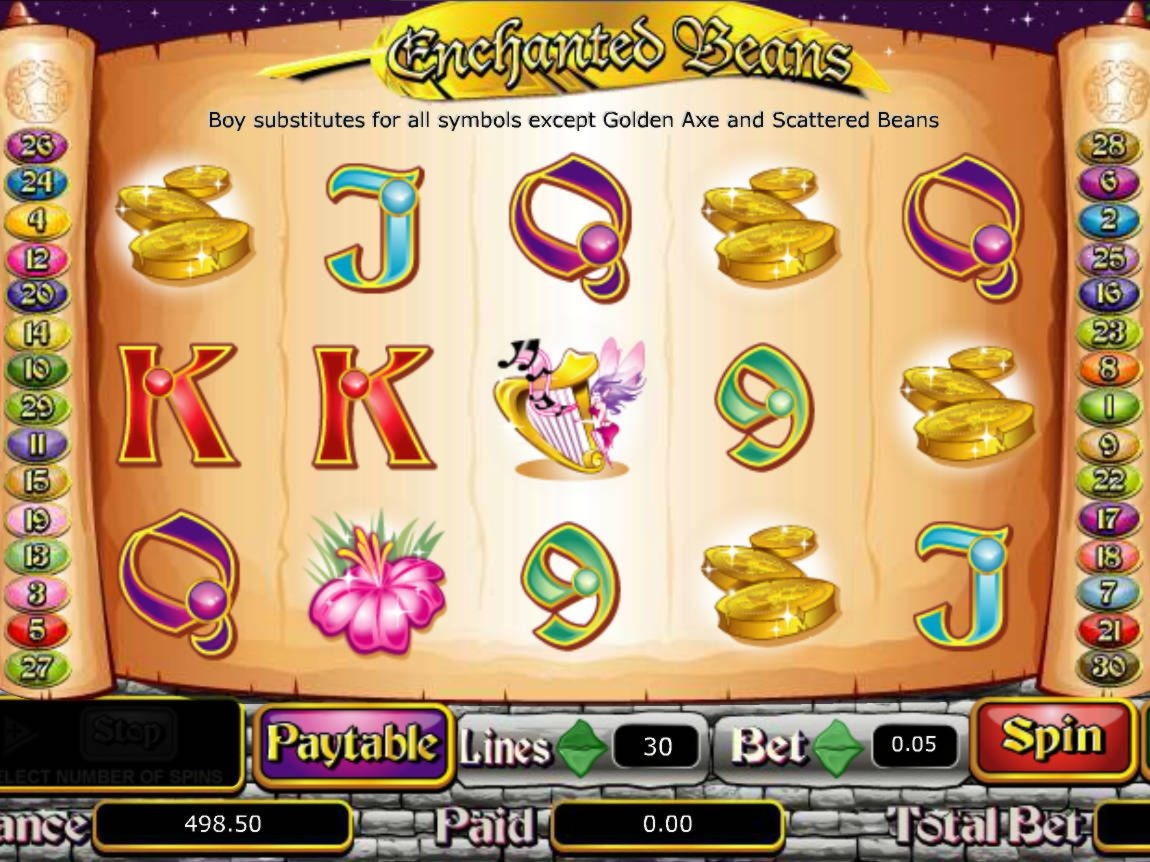Highlight payline 23
The width and height of the screenshot is (1150, 862).
1108,332
